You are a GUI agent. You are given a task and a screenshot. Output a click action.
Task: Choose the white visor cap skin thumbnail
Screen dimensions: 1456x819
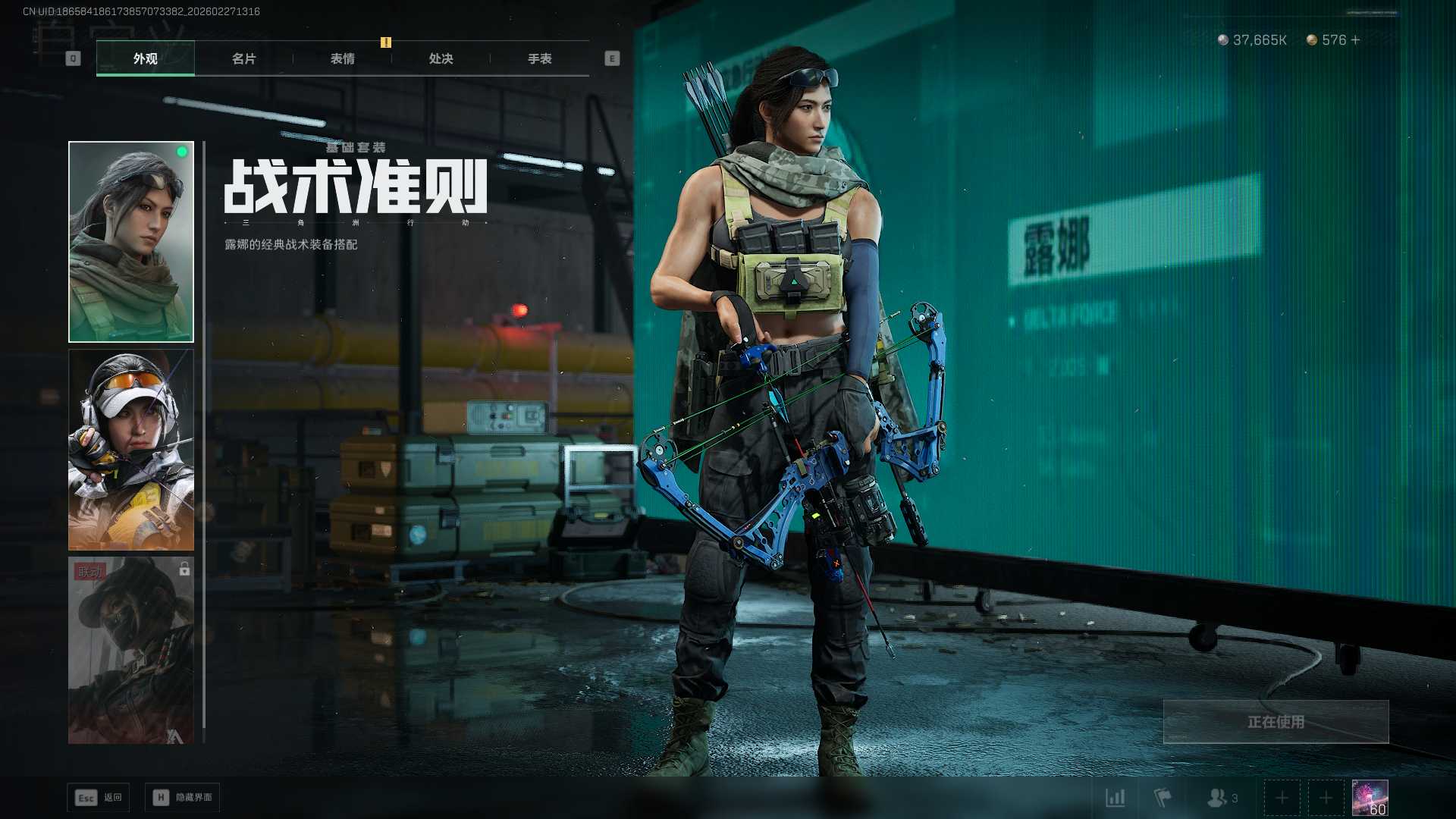(131, 449)
